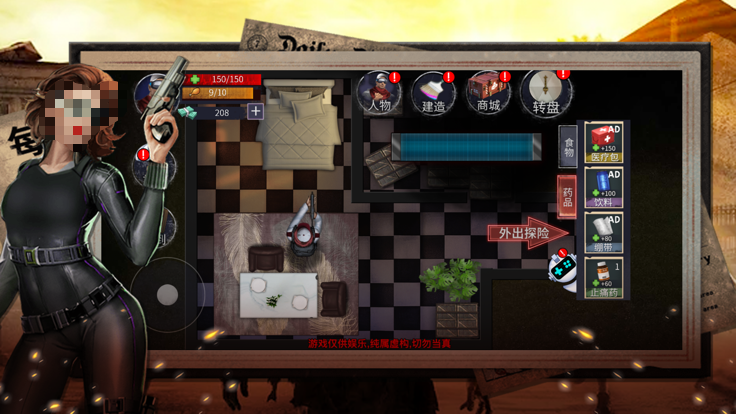Use the 医疗包 medical kit item

[603, 143]
